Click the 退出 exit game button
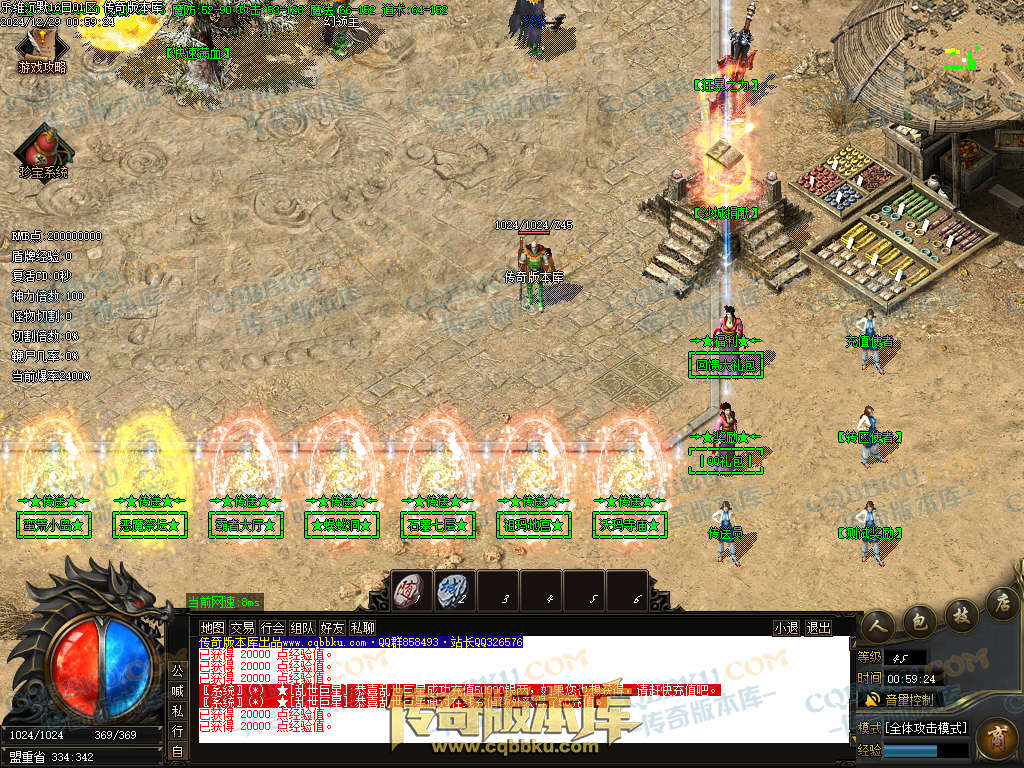 [x=818, y=628]
